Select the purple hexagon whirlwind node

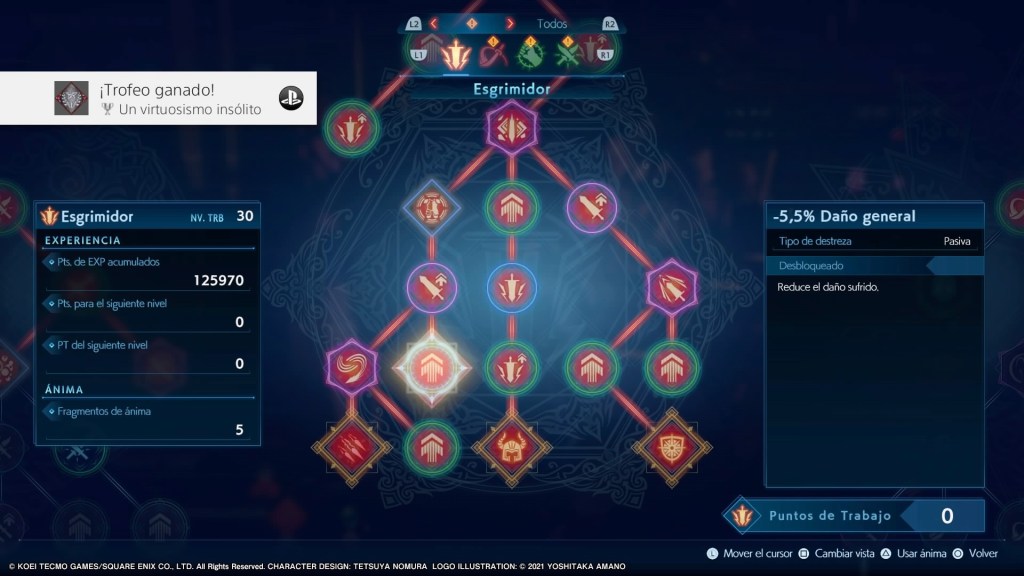coord(352,367)
